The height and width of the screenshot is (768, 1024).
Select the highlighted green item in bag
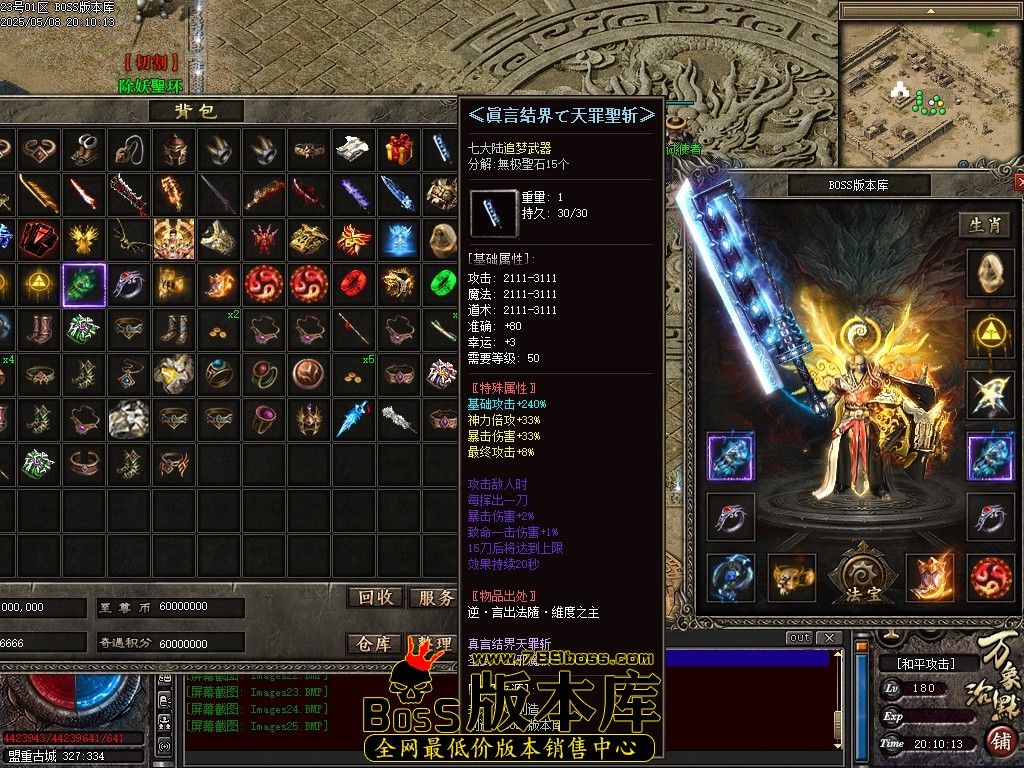click(84, 285)
